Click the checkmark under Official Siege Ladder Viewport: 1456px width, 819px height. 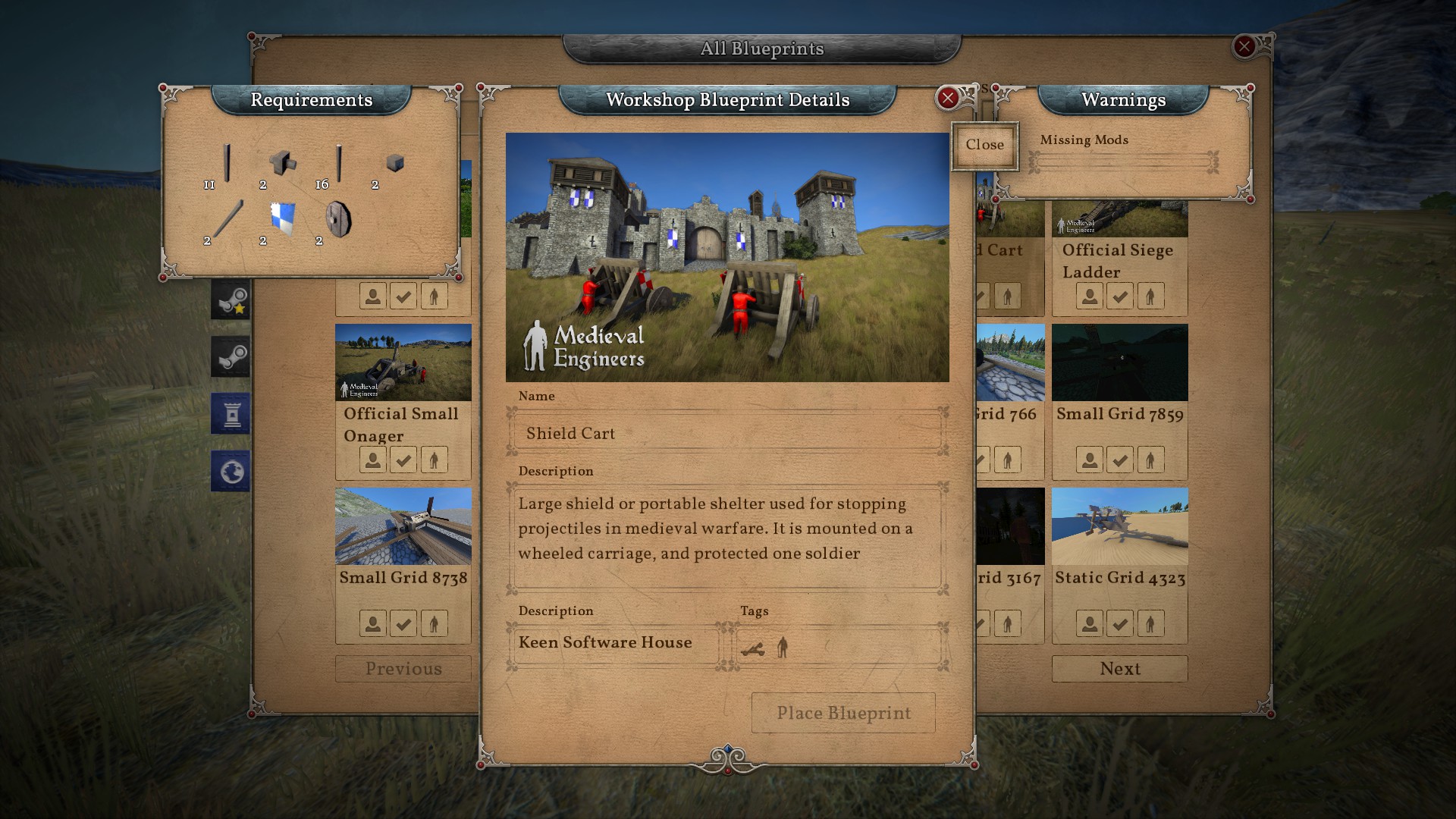(1119, 296)
